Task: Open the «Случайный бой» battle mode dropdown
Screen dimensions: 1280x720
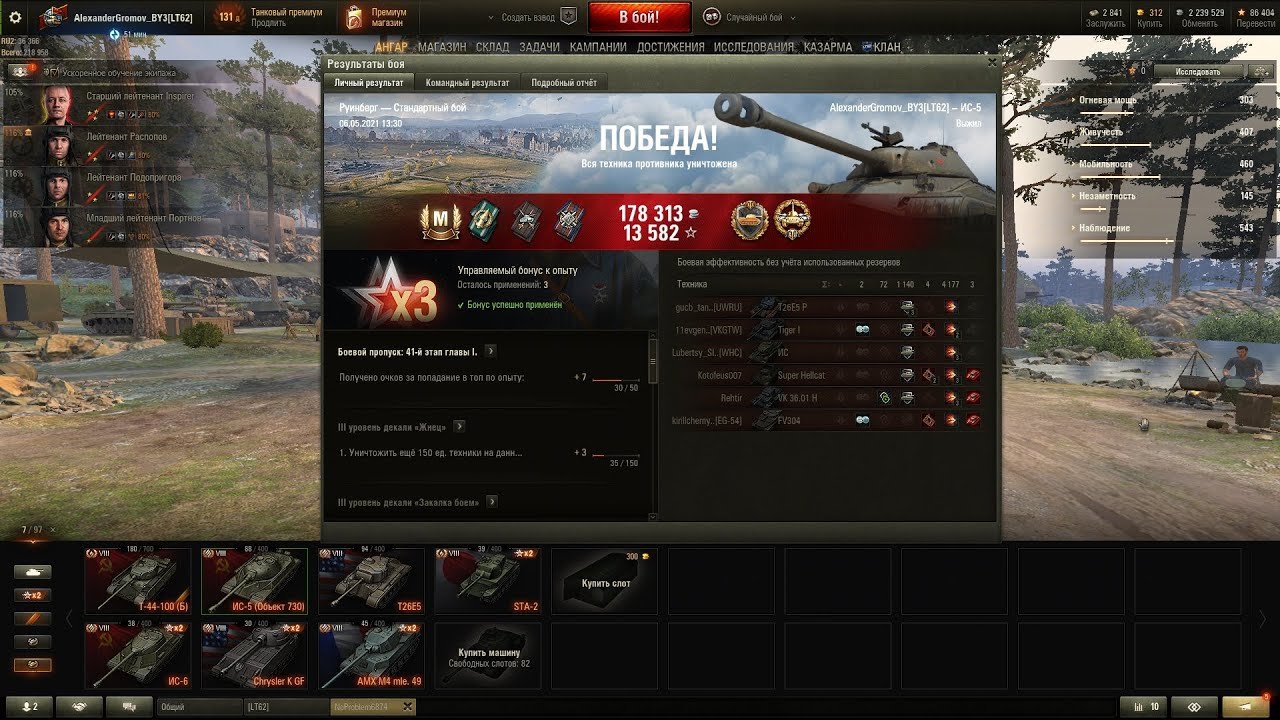Action: click(x=750, y=17)
